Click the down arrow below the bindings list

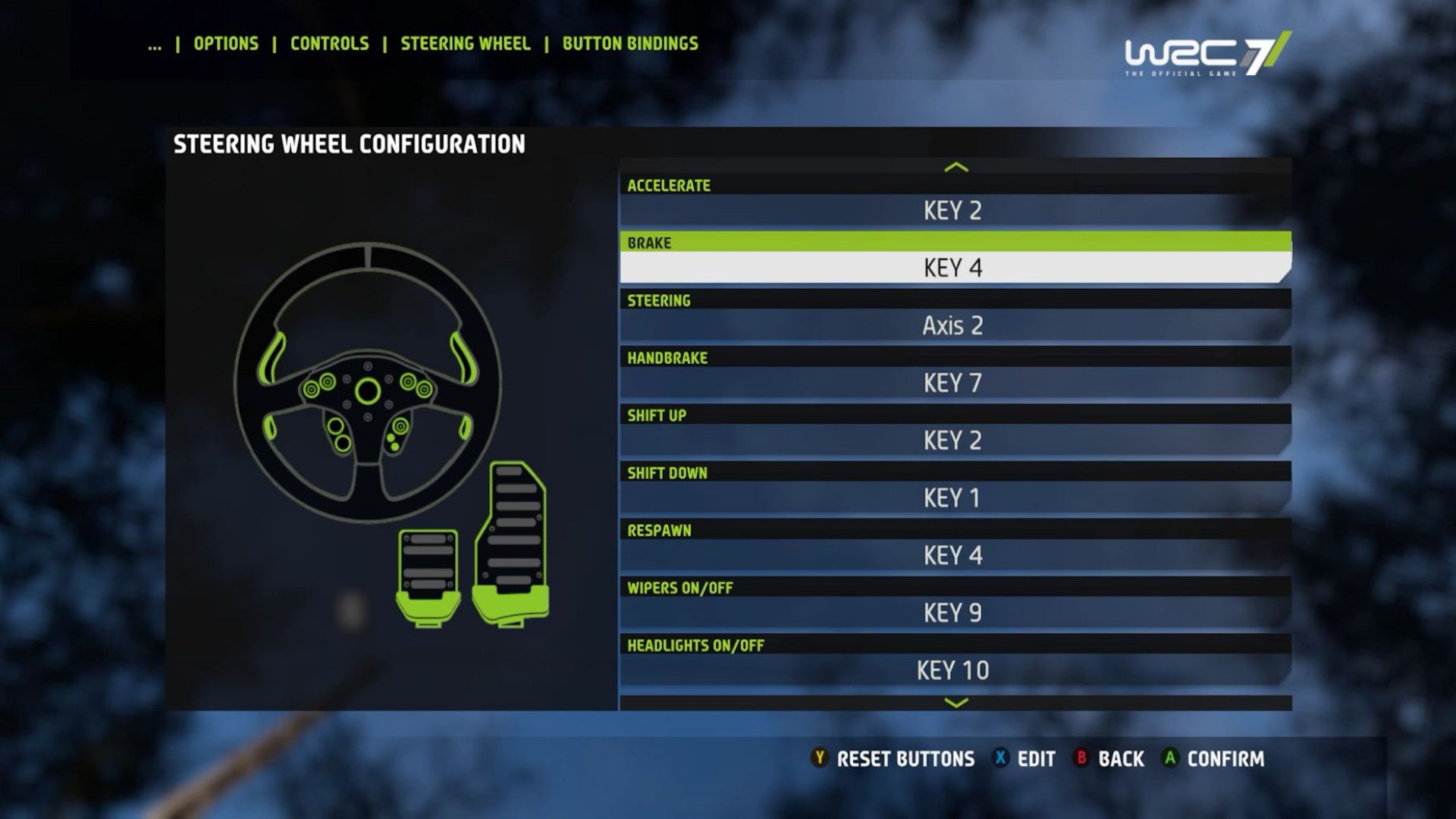coord(956,703)
